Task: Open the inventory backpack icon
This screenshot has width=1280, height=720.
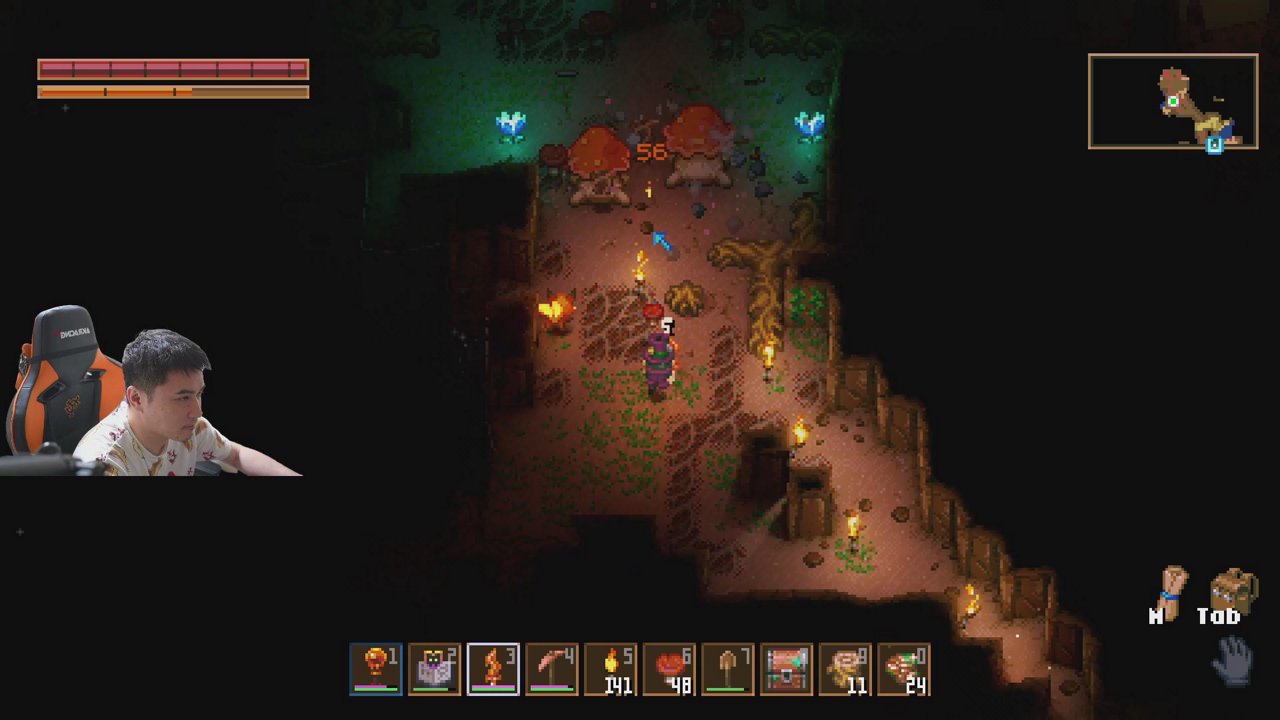Action: pos(1233,593)
